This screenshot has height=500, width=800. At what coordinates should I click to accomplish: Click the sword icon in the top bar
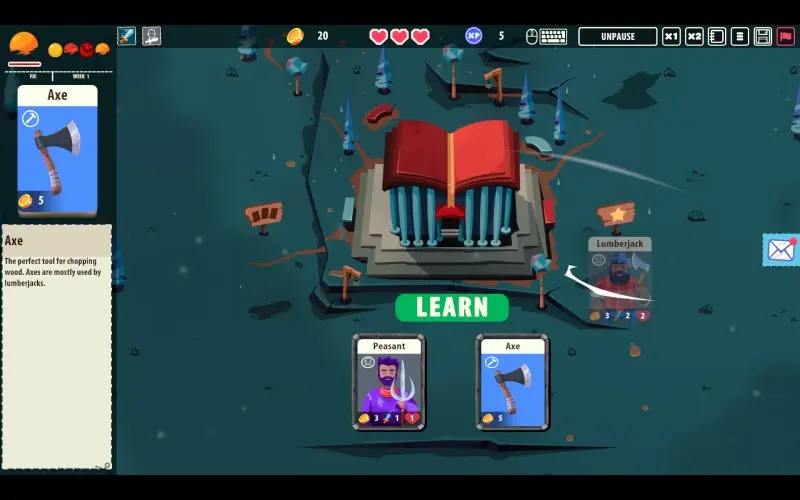127,37
